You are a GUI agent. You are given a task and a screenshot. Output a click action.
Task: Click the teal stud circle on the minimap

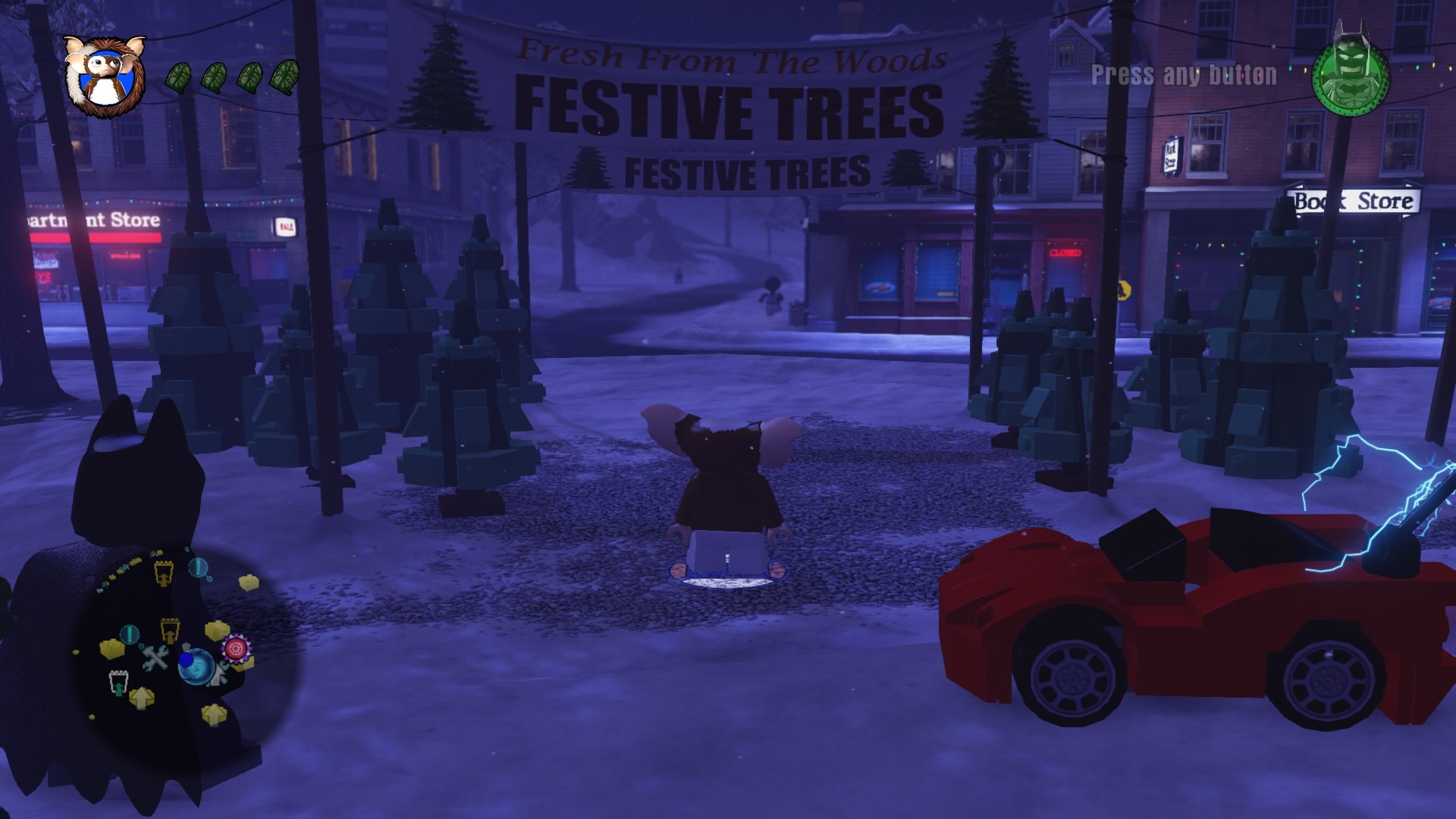[130, 634]
